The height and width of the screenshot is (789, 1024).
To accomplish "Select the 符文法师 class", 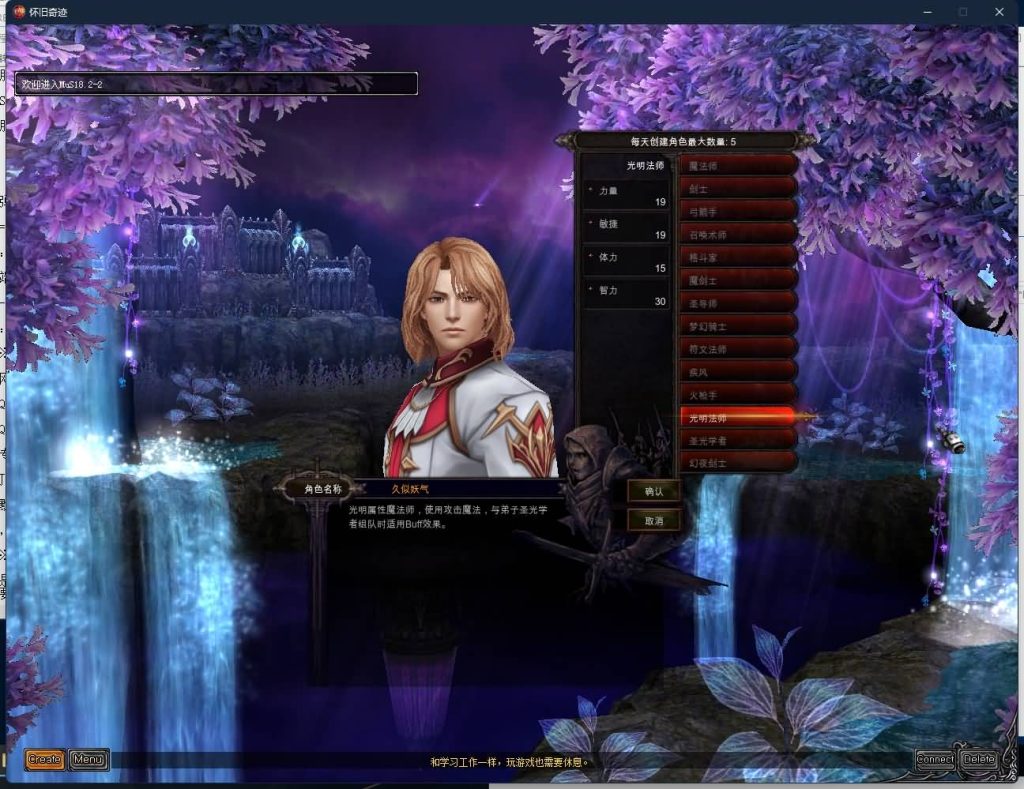I will pos(738,349).
